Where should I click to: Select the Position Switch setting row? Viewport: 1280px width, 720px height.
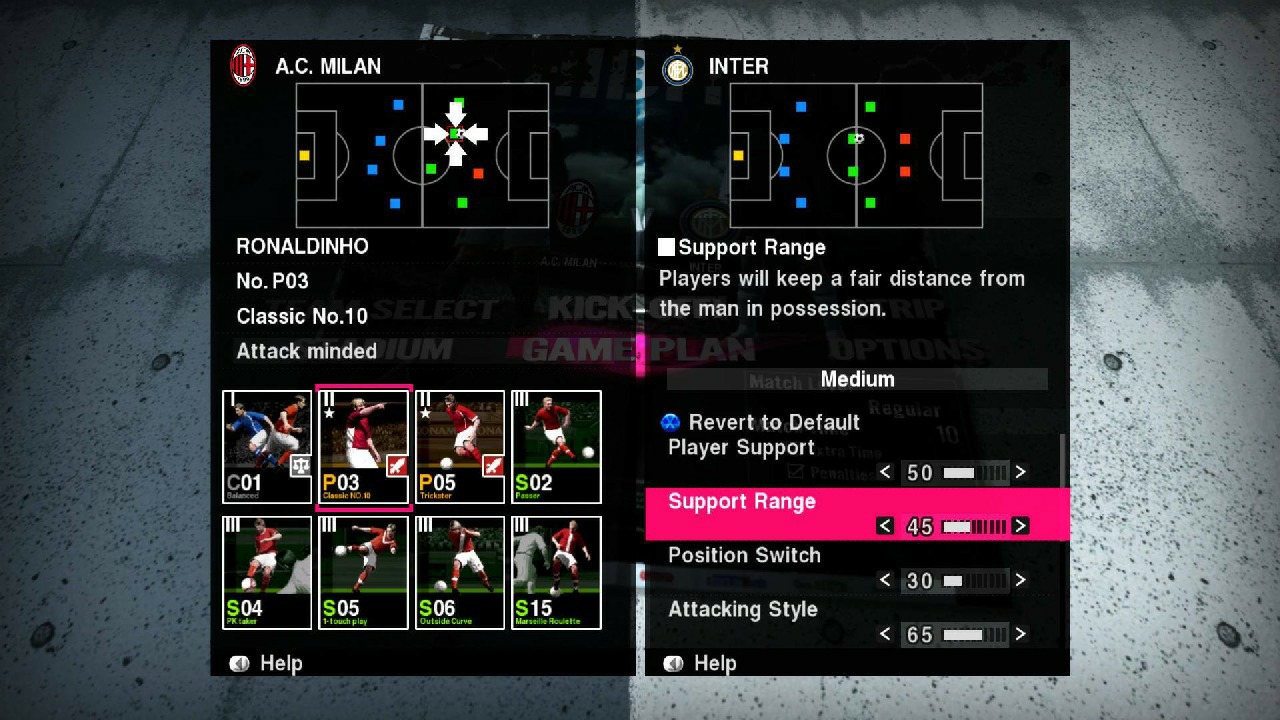click(744, 555)
